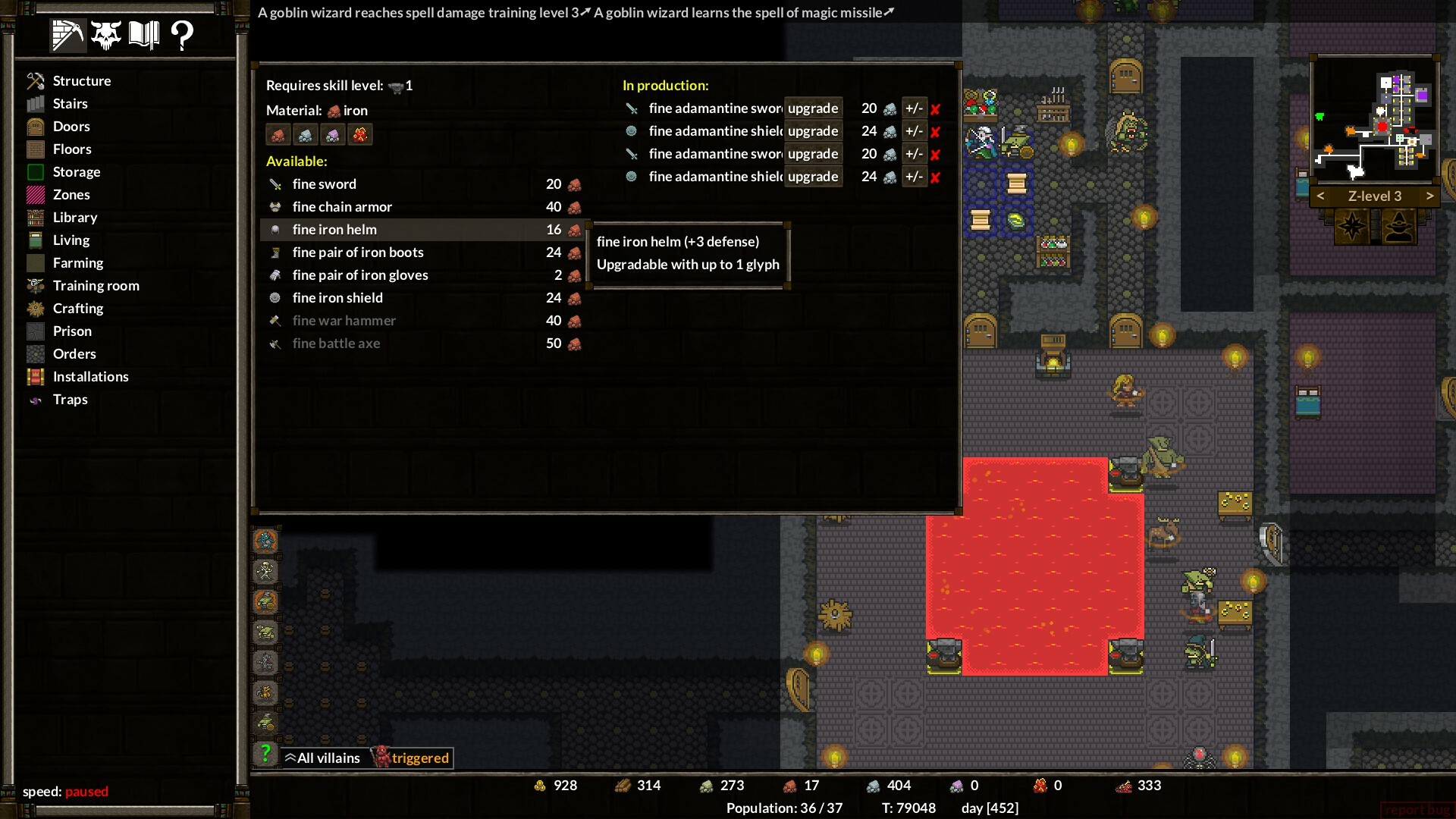1456x819 pixels.
Task: Open the Storage menu entry
Action: (x=76, y=171)
